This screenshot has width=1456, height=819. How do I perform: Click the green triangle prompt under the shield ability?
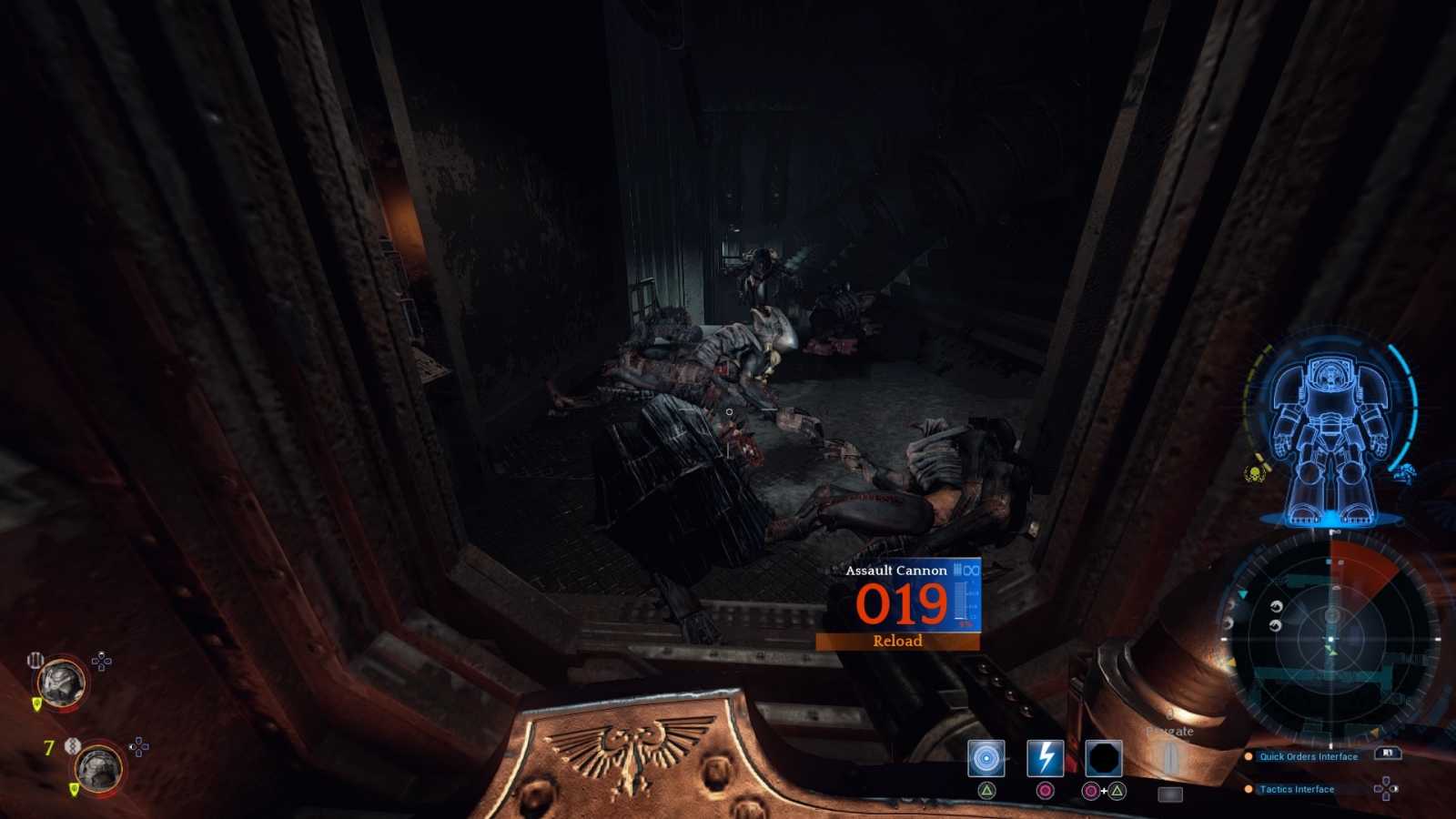point(986,790)
